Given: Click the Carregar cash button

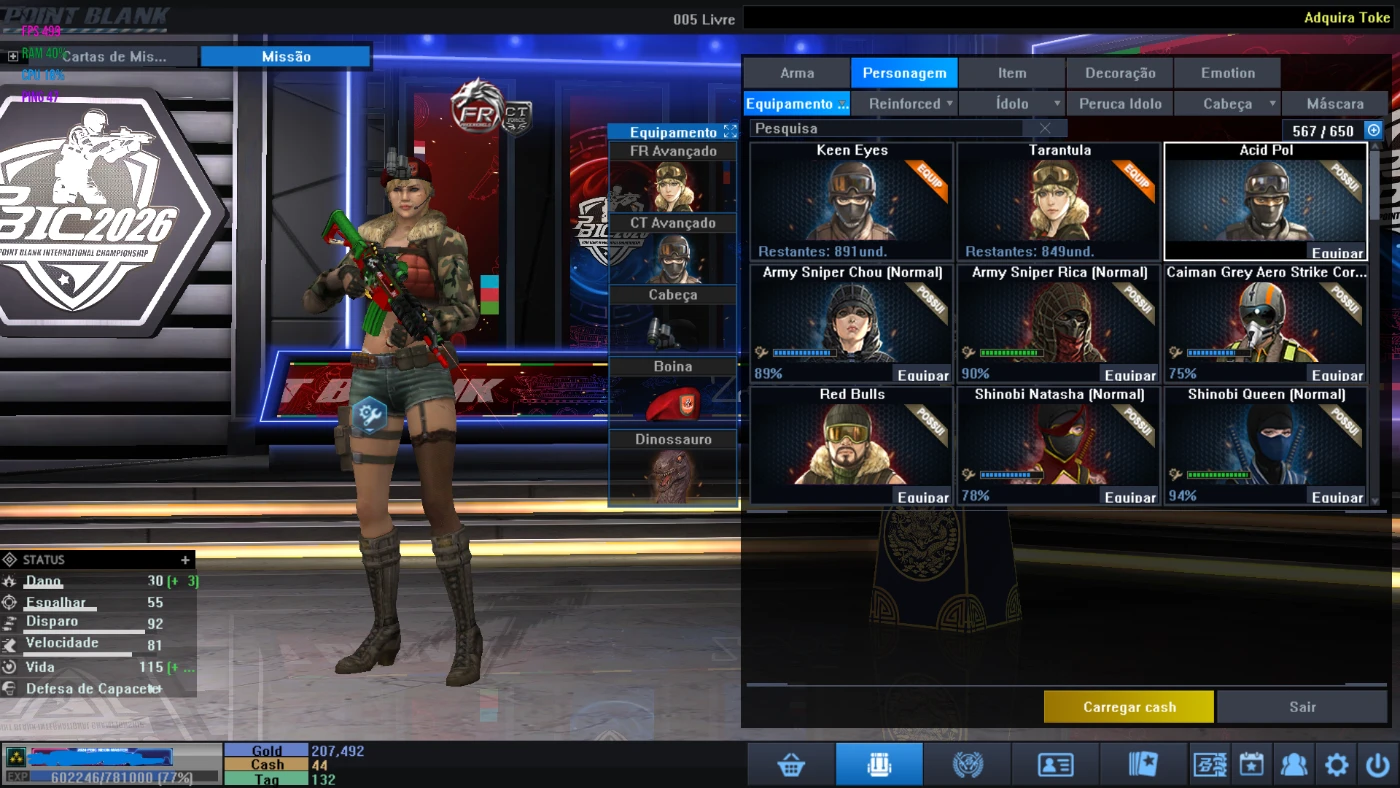Looking at the screenshot, I should 1129,707.
